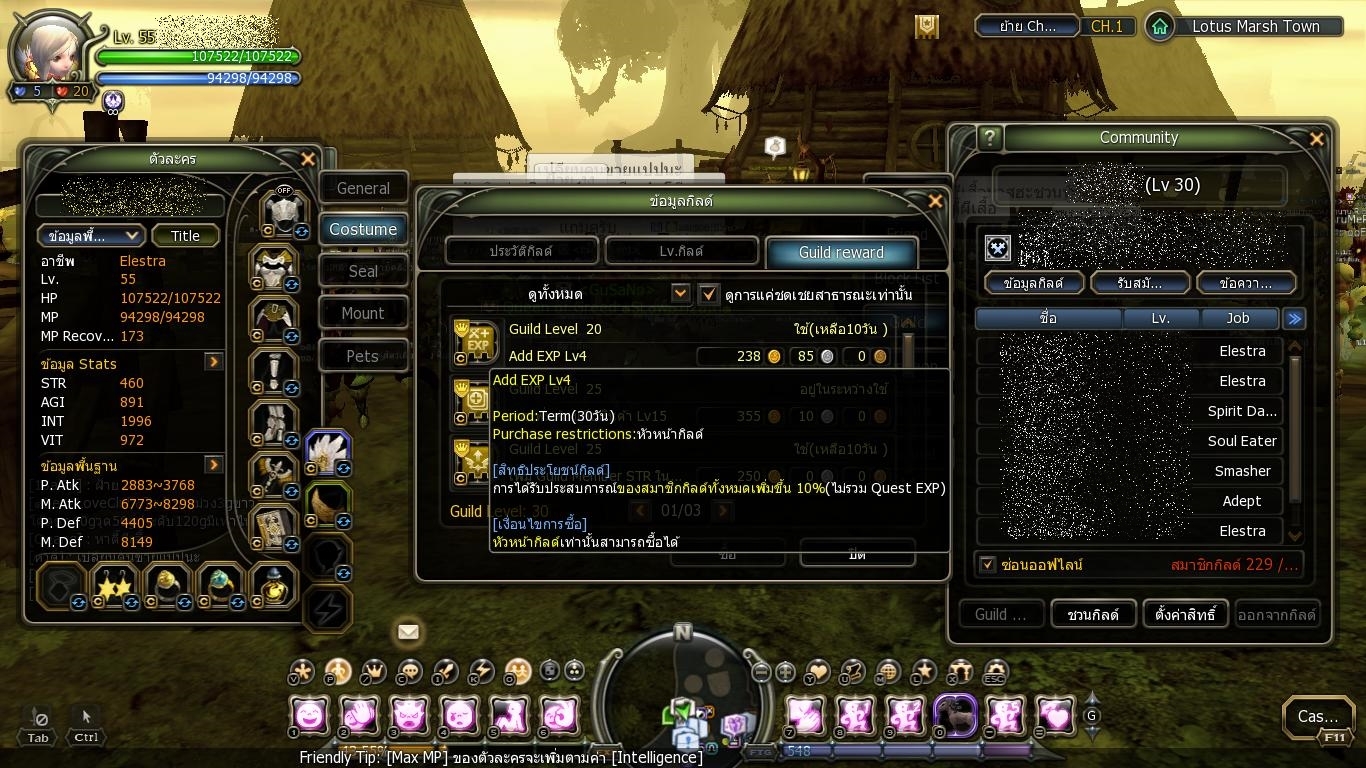Close the character window
The height and width of the screenshot is (768, 1366).
click(308, 159)
